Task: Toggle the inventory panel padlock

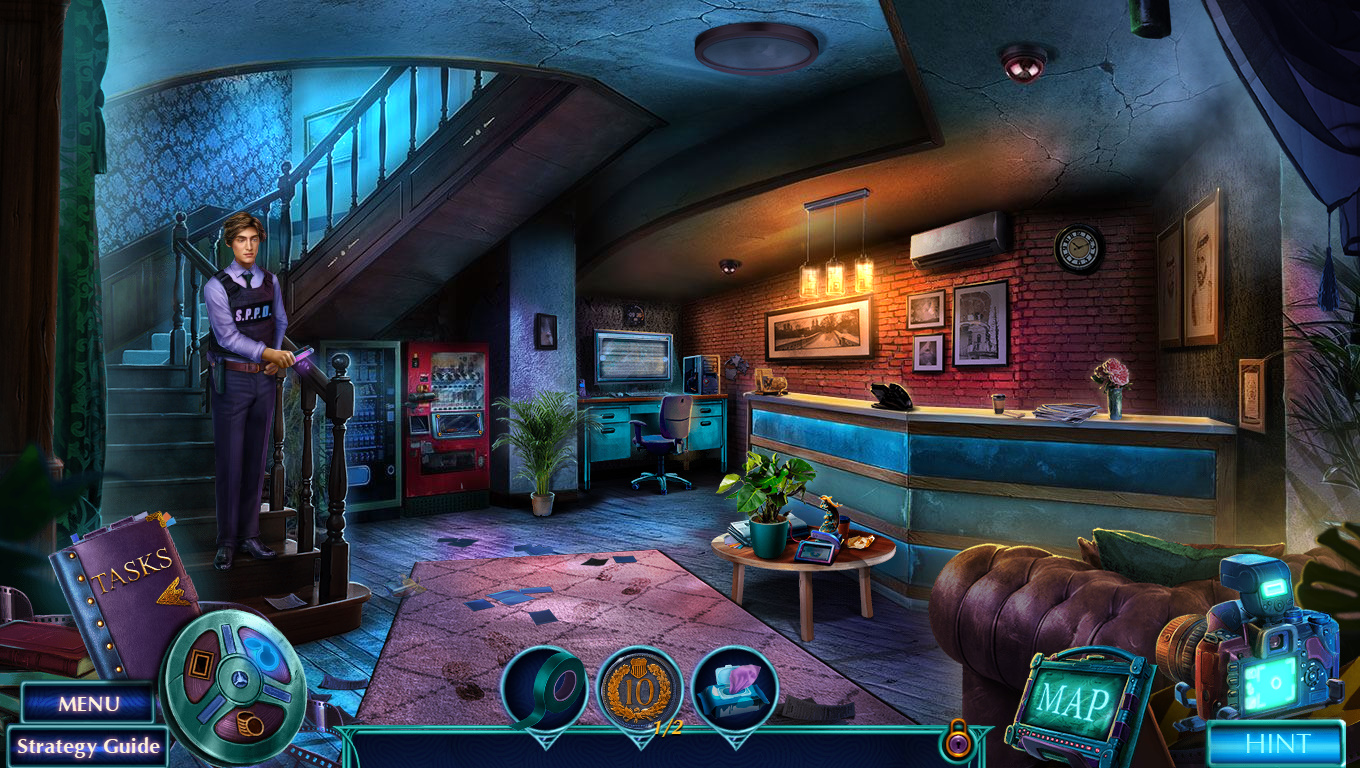Action: [956, 741]
